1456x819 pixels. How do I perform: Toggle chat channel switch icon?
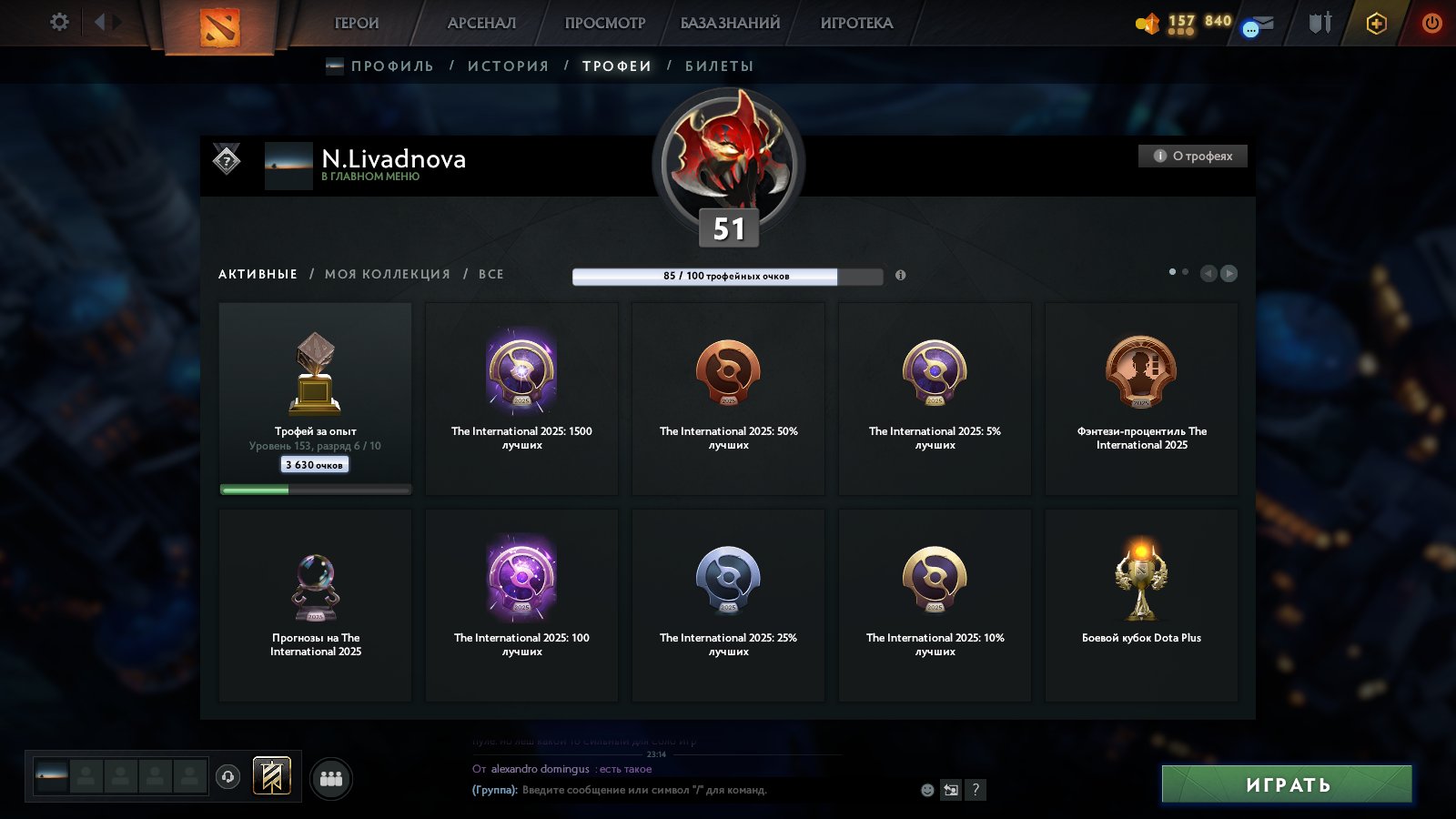[950, 791]
